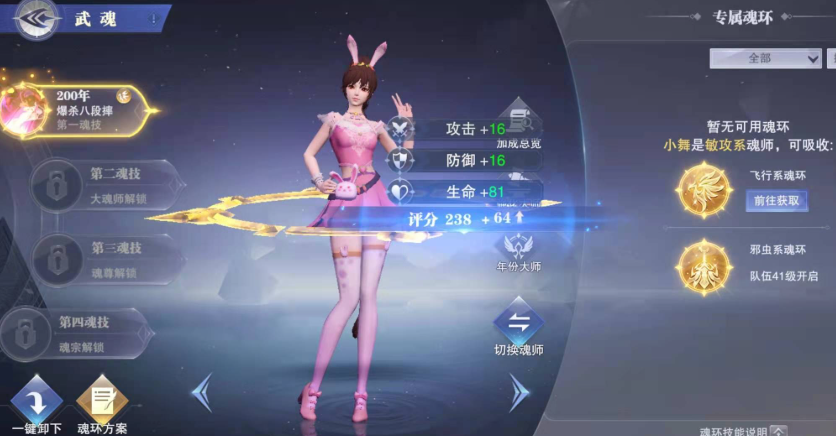
Task: Open the 年份大师 icon
Action: [x=519, y=250]
